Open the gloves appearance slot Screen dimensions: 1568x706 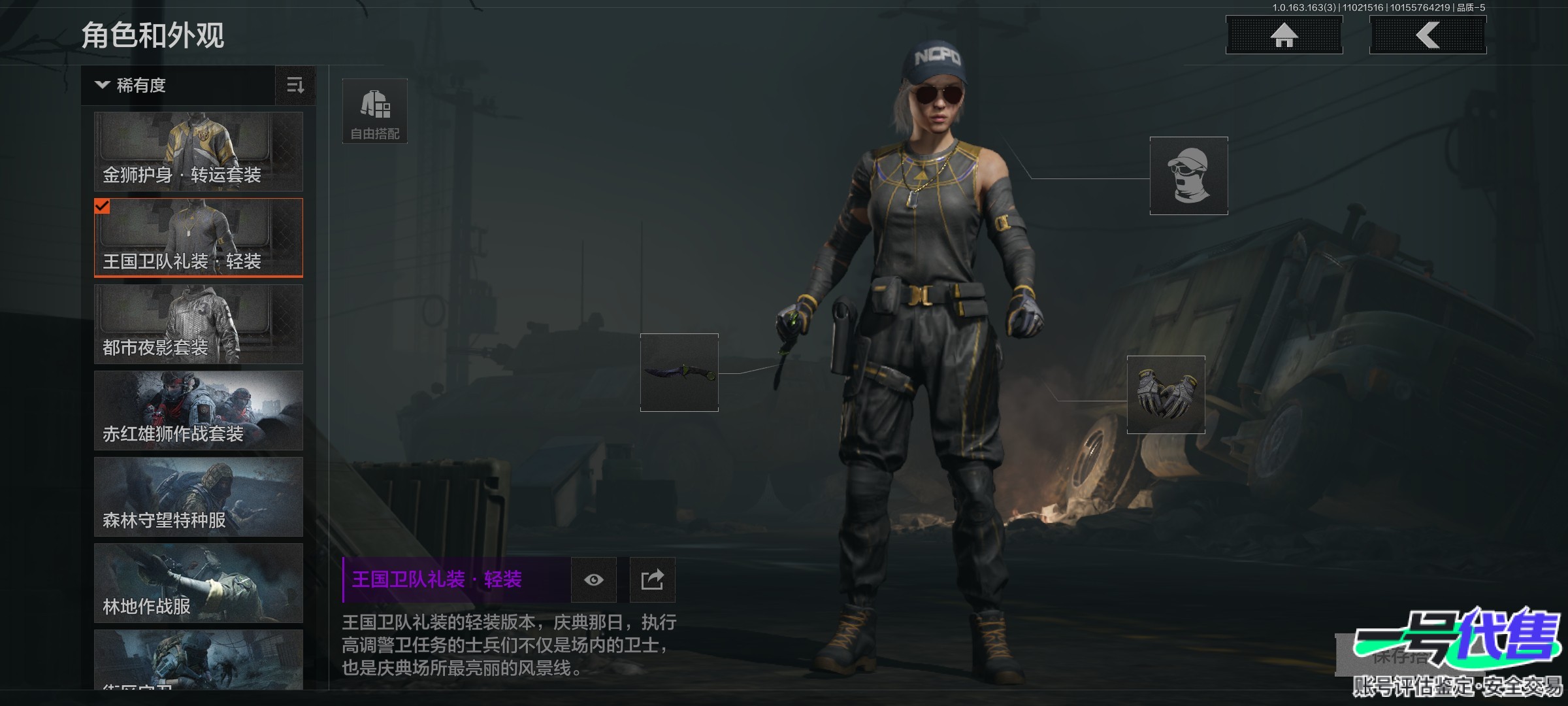click(1166, 395)
